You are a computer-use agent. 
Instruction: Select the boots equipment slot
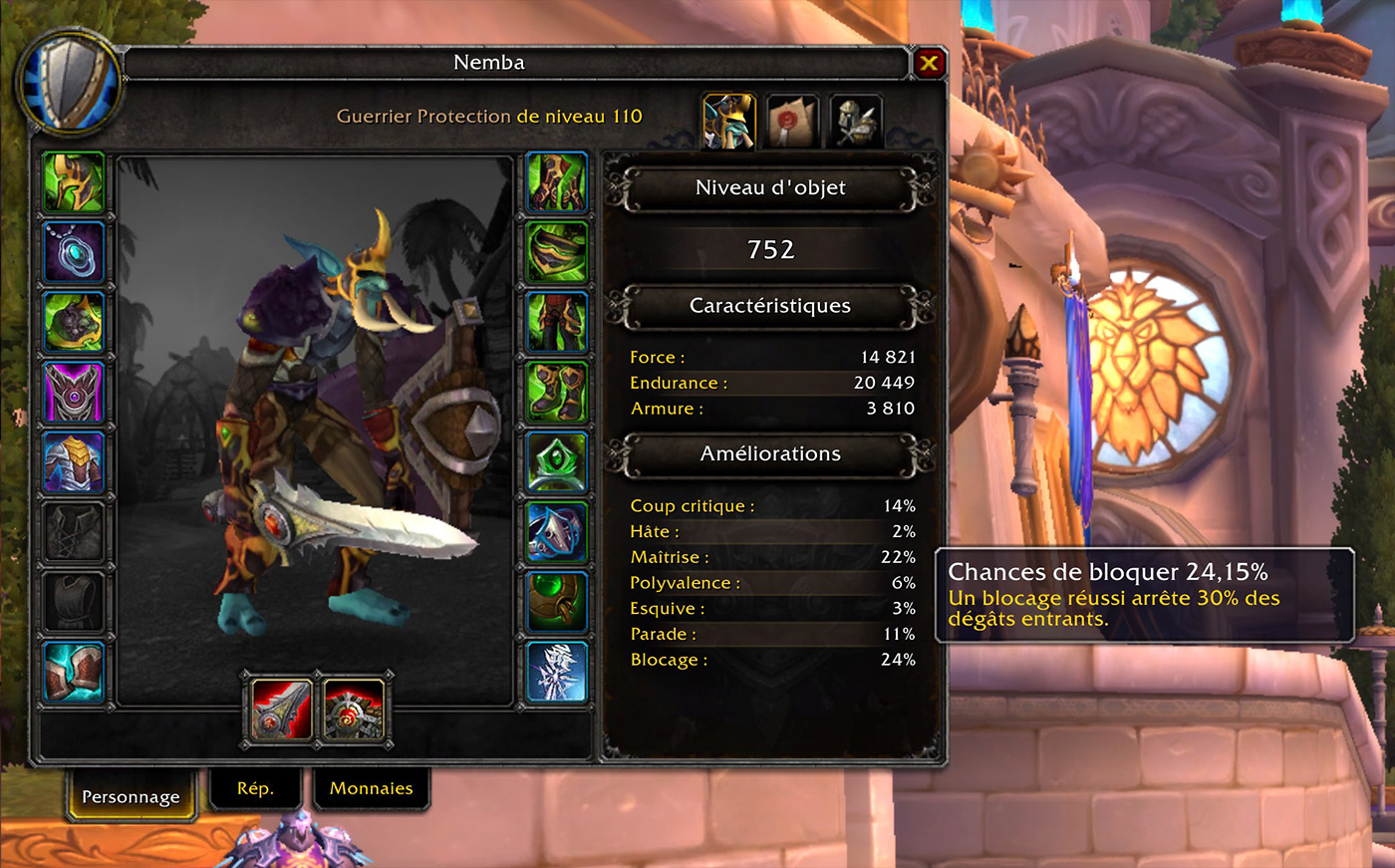click(556, 392)
